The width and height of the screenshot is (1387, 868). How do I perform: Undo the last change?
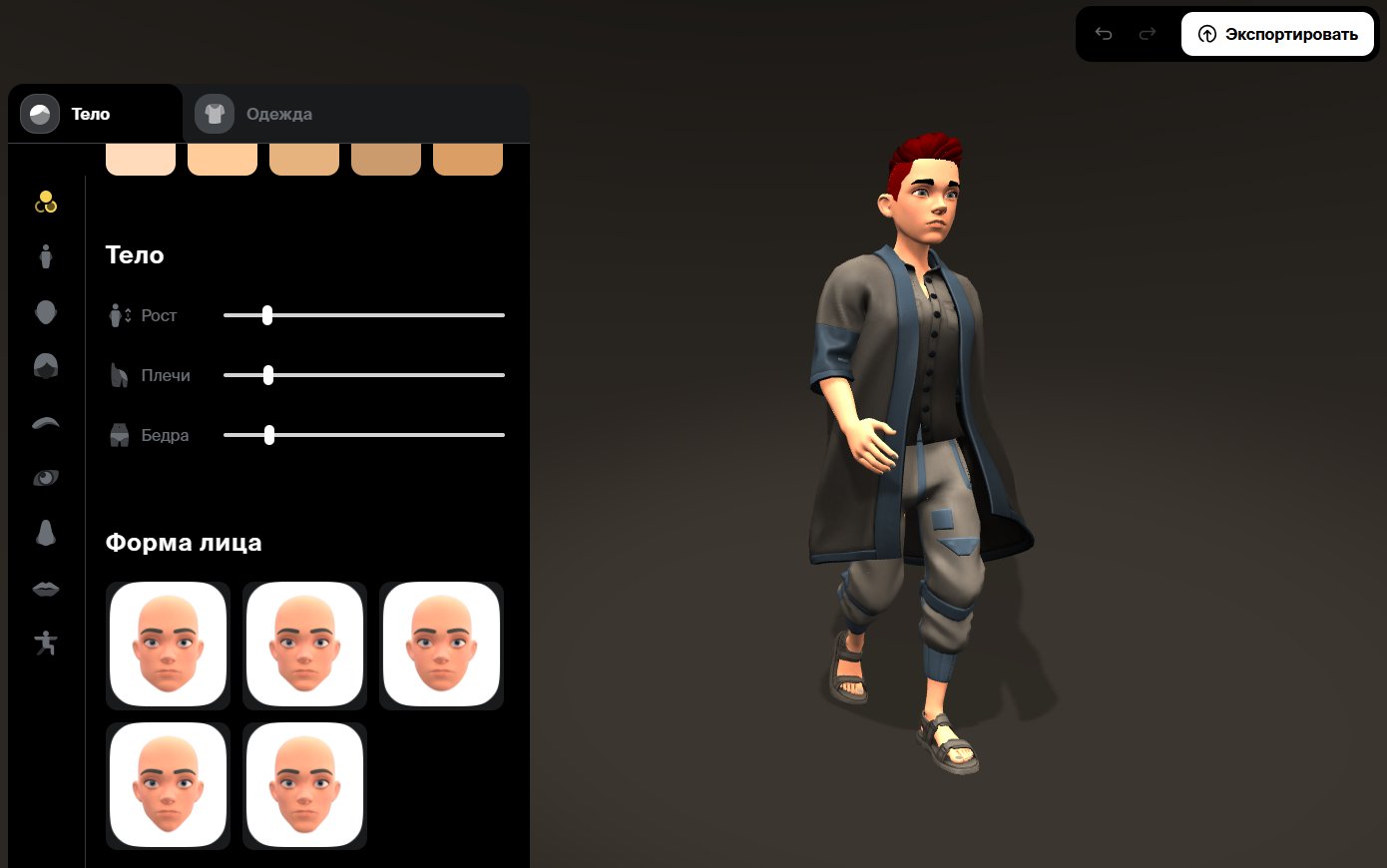tap(1104, 35)
